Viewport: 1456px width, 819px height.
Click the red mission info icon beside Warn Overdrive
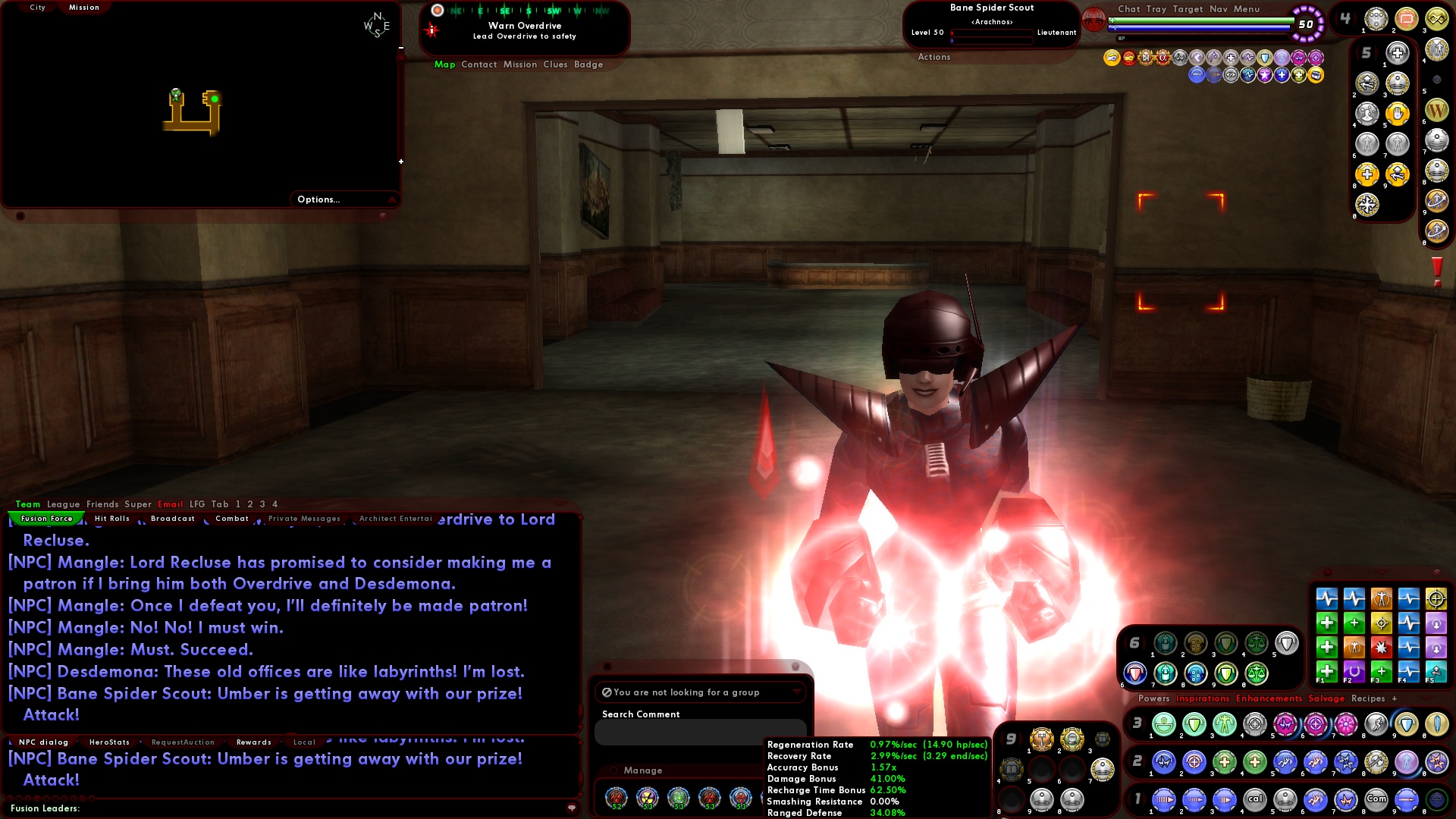tap(432, 30)
